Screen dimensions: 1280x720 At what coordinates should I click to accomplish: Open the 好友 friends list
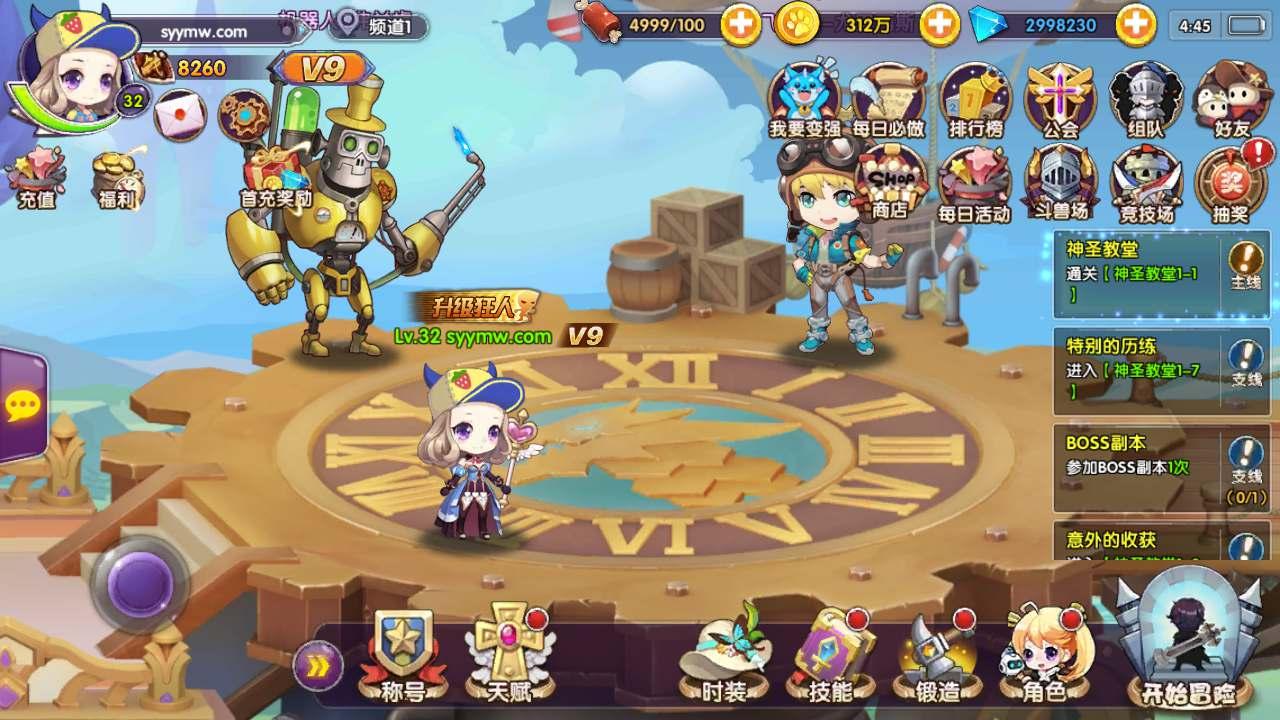click(x=1233, y=100)
